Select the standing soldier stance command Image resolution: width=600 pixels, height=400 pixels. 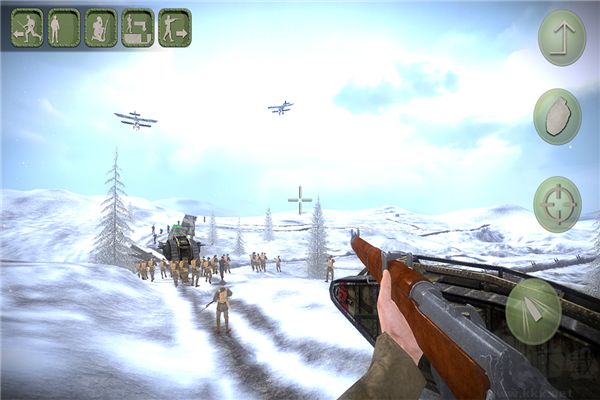64,28
